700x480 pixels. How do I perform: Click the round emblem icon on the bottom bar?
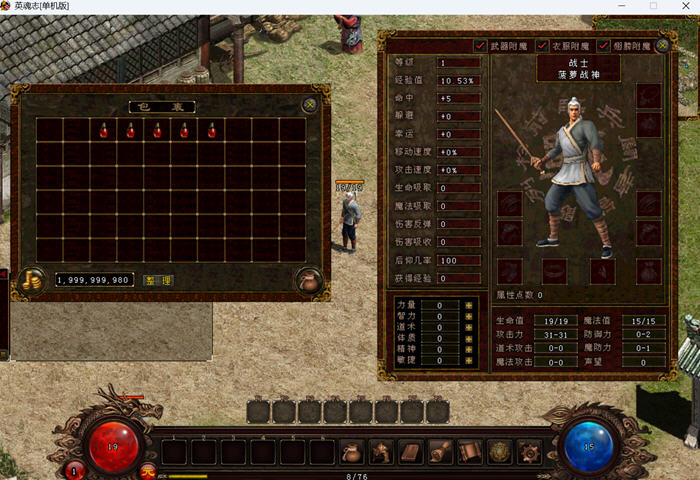pos(499,452)
